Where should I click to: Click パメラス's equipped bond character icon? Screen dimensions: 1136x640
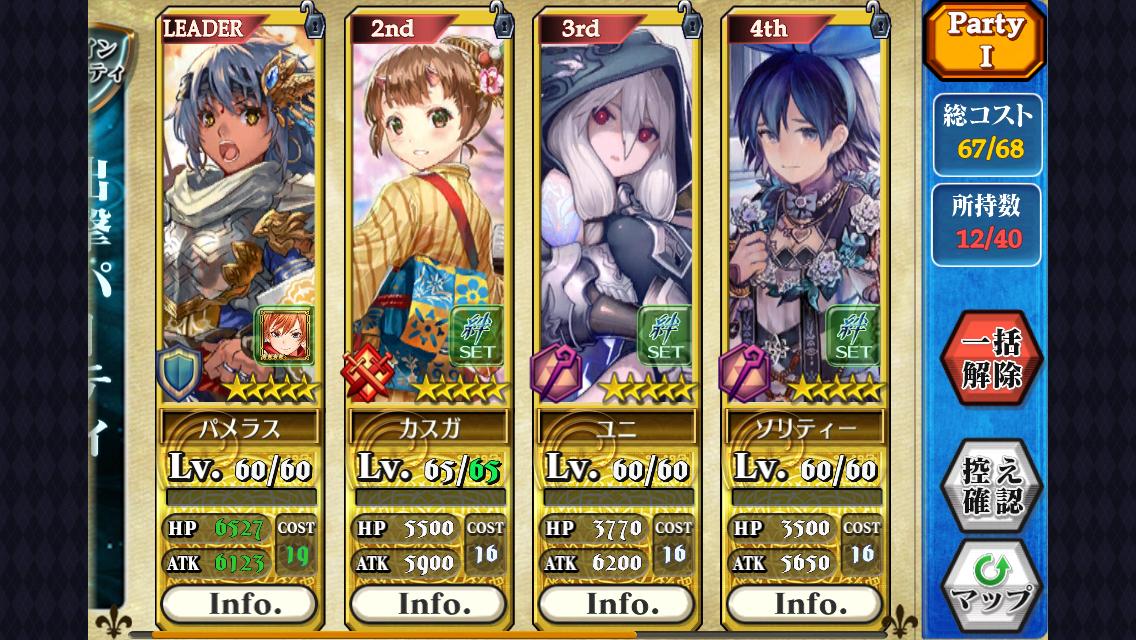tap(285, 336)
